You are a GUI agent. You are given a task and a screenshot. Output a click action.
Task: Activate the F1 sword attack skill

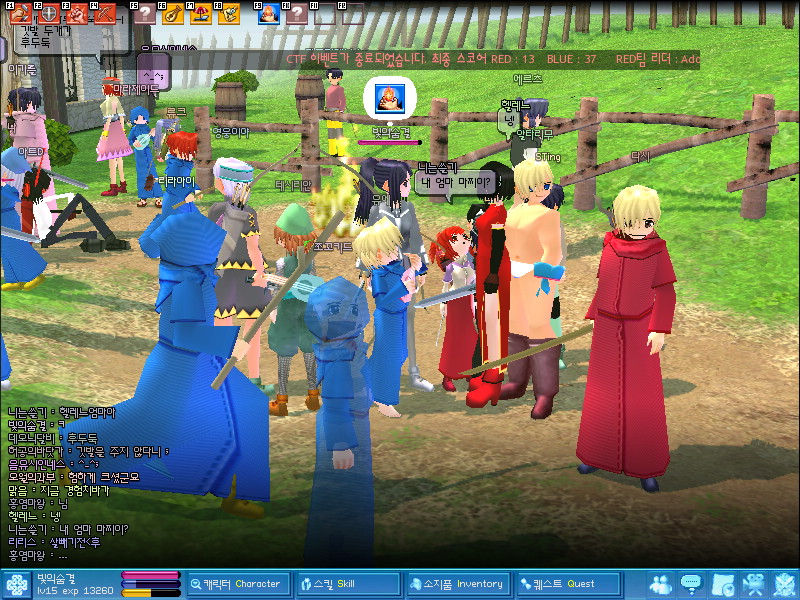coord(21,14)
